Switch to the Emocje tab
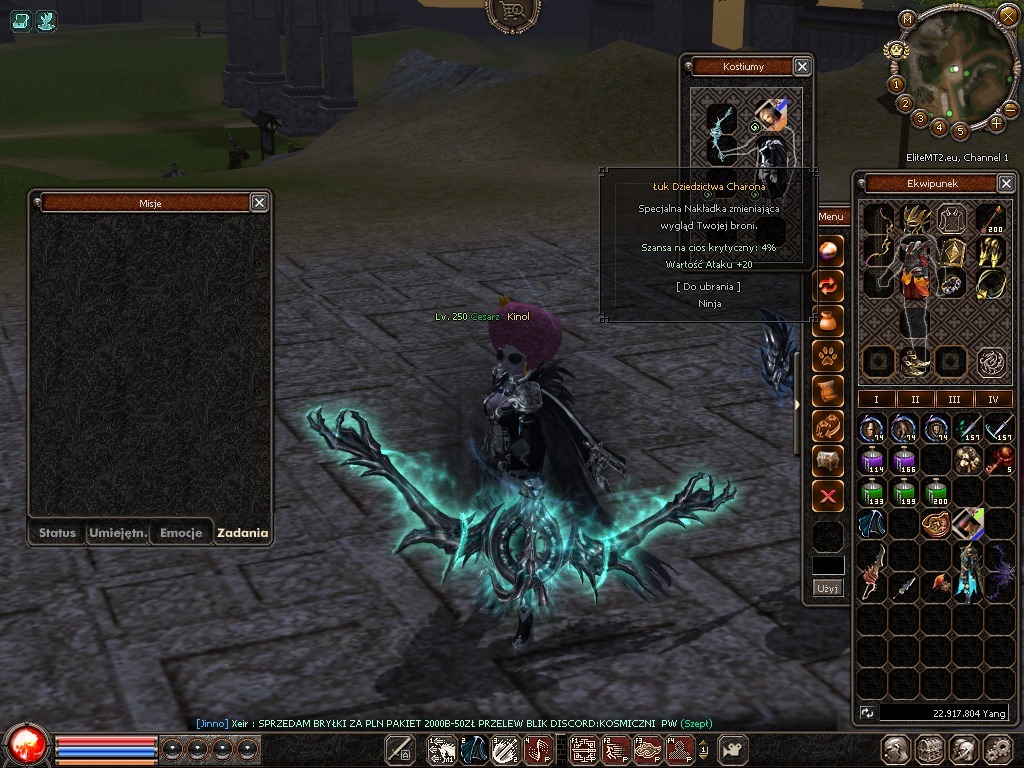Screen dimensions: 1024x768 point(181,533)
